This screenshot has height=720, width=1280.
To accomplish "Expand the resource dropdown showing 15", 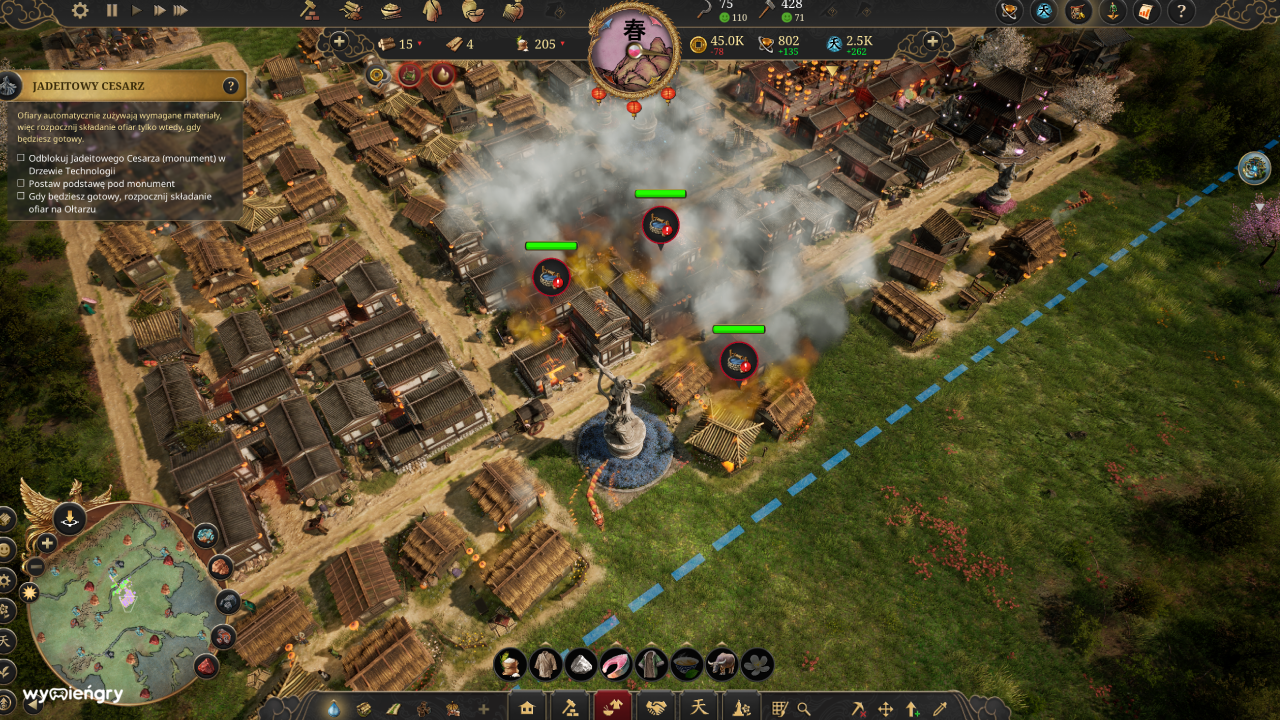I will click(x=417, y=44).
